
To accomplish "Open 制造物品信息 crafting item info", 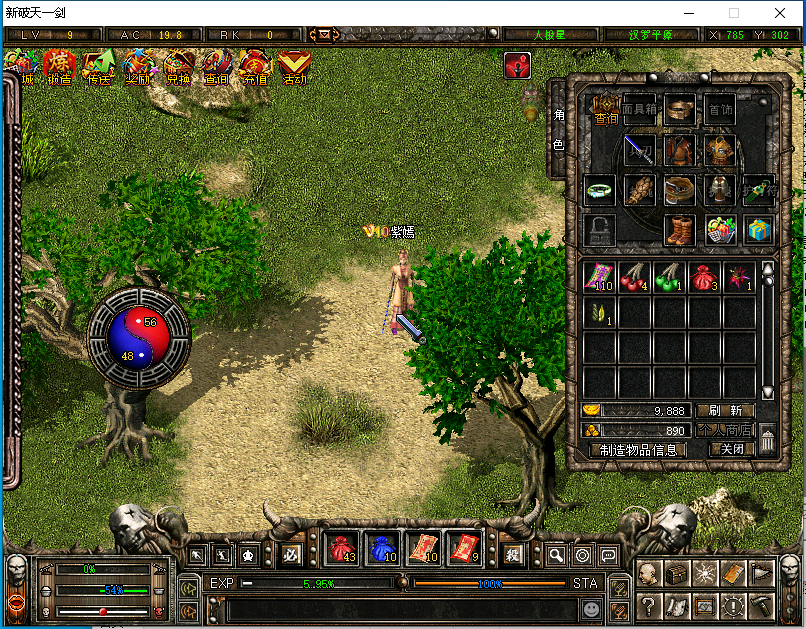I will tap(639, 450).
